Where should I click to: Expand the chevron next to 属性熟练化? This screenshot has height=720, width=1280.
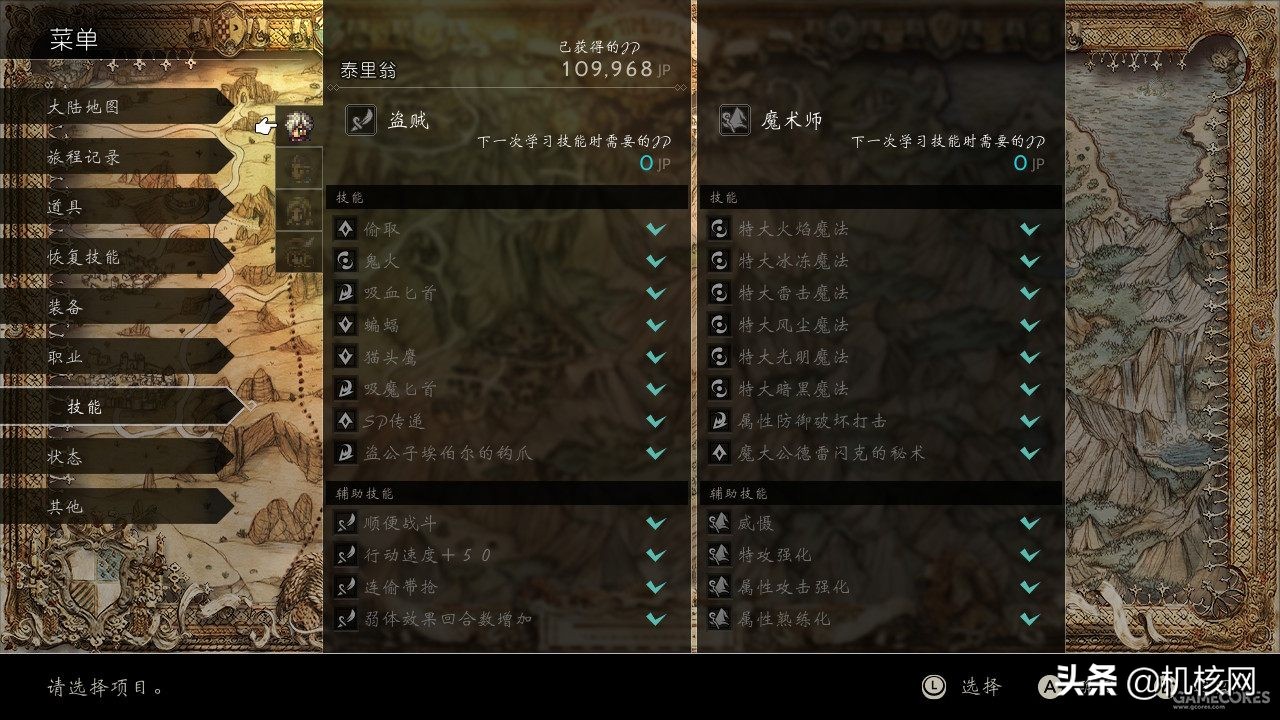pos(1028,619)
